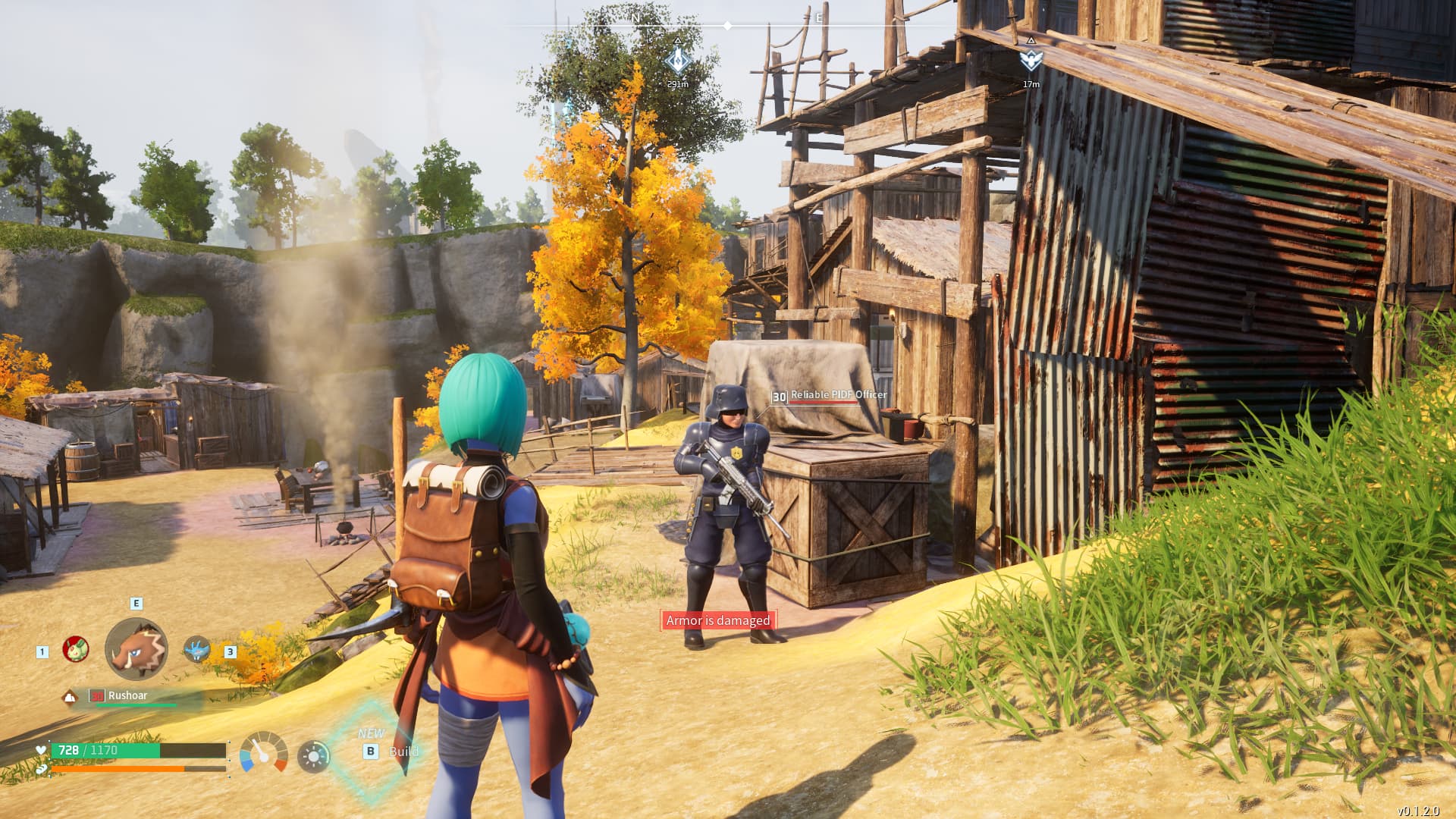Click the tower marker showing 291m

pyautogui.click(x=677, y=61)
